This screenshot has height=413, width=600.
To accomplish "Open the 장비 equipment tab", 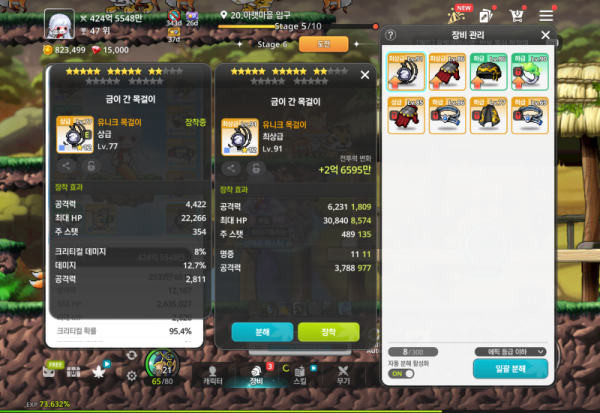I will pyautogui.click(x=256, y=374).
